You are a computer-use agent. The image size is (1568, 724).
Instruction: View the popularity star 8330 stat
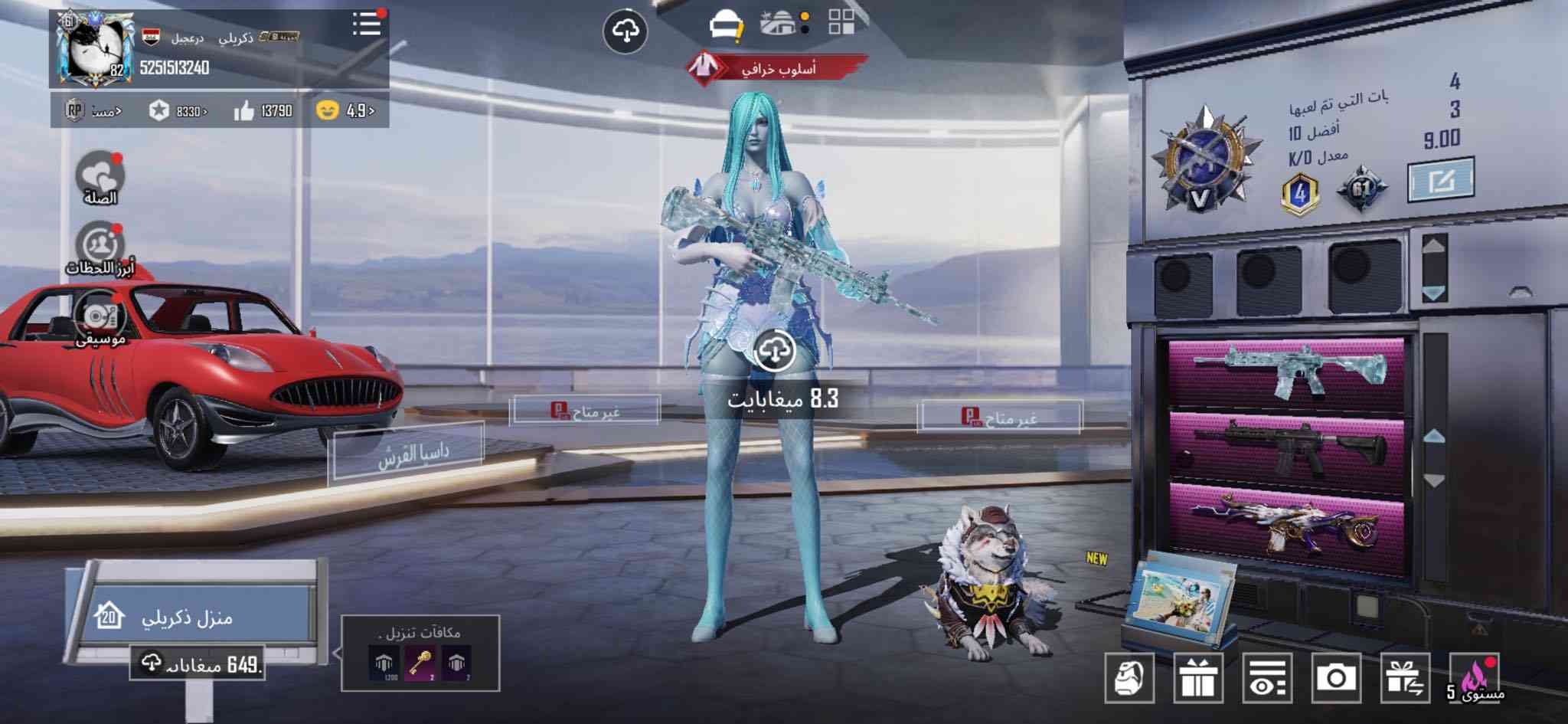tap(178, 111)
